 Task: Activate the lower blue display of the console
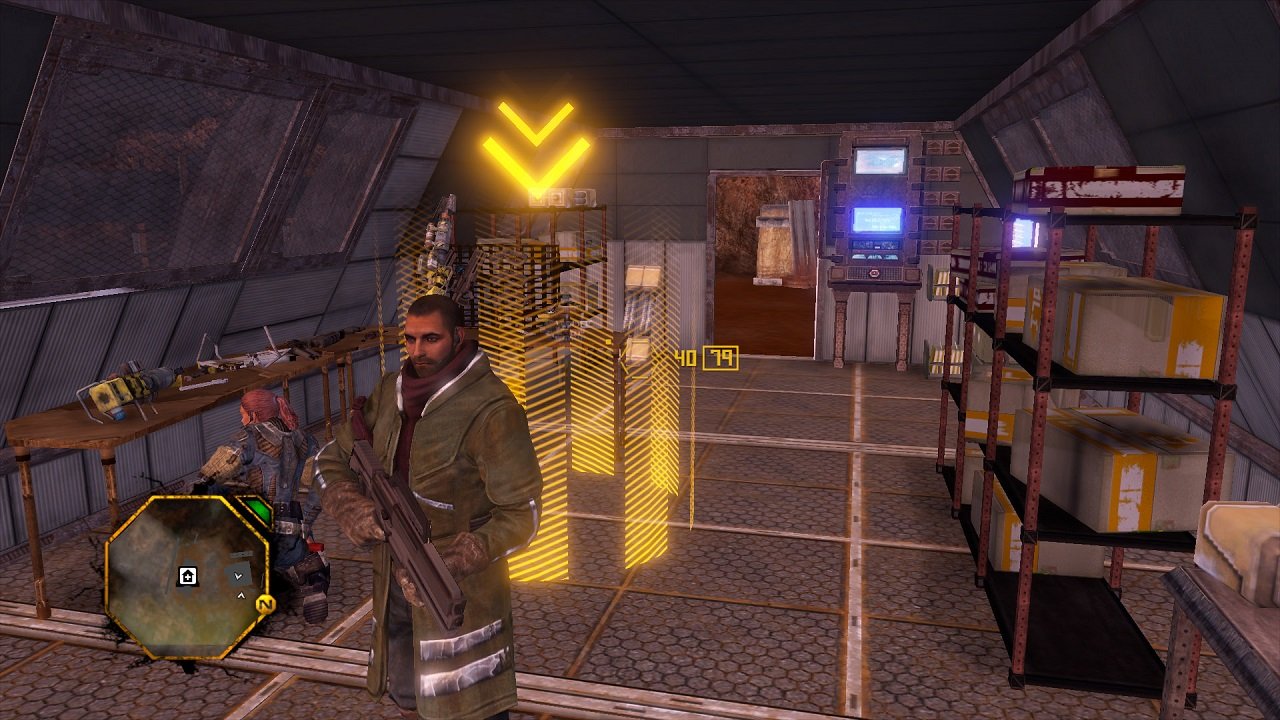point(877,221)
